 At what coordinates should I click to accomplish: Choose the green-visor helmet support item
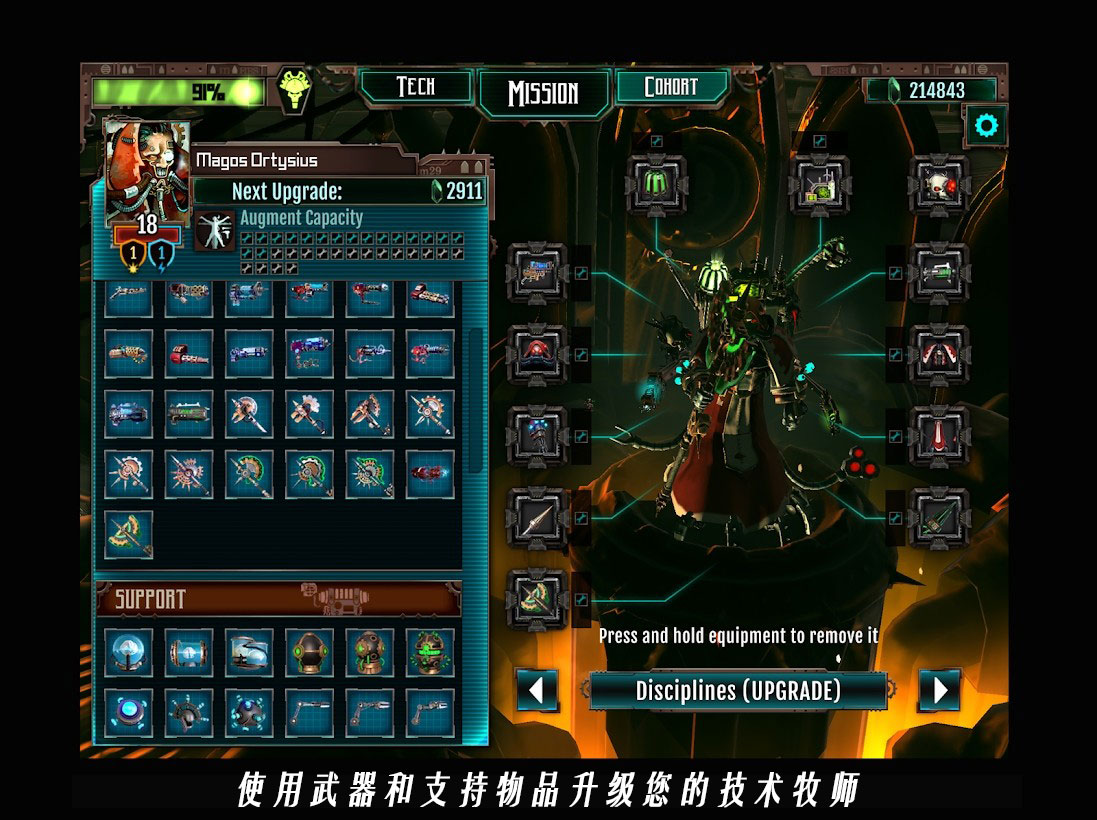click(x=429, y=652)
